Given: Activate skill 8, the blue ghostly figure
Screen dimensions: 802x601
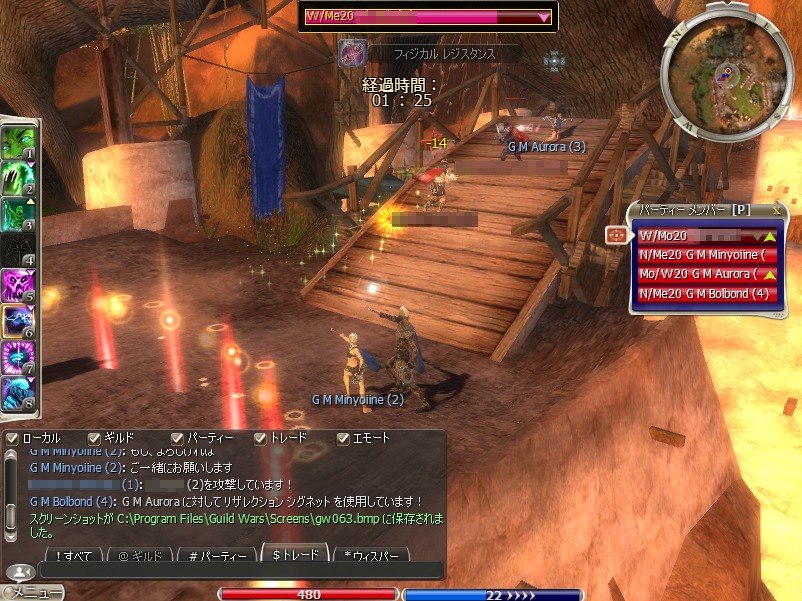Looking at the screenshot, I should point(18,394).
